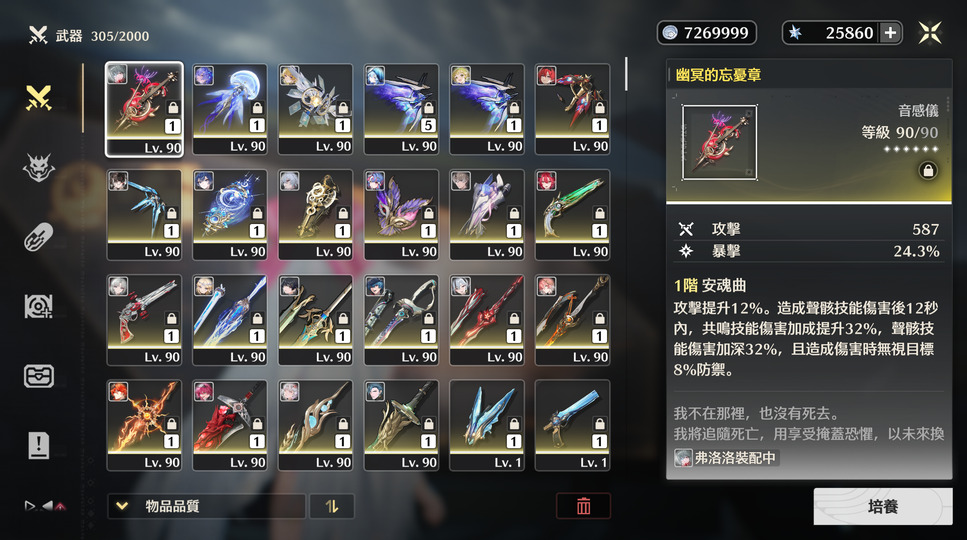Switch to the echoes demon-mask tab
Viewport: 967px width, 540px height.
click(x=39, y=168)
